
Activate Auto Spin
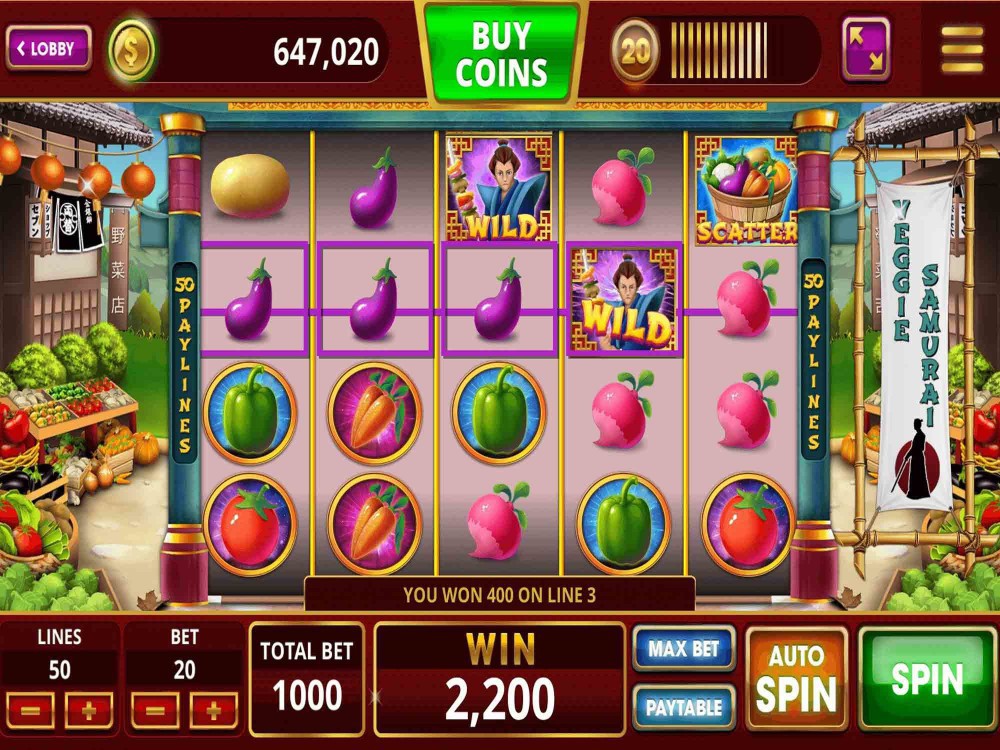(x=796, y=678)
